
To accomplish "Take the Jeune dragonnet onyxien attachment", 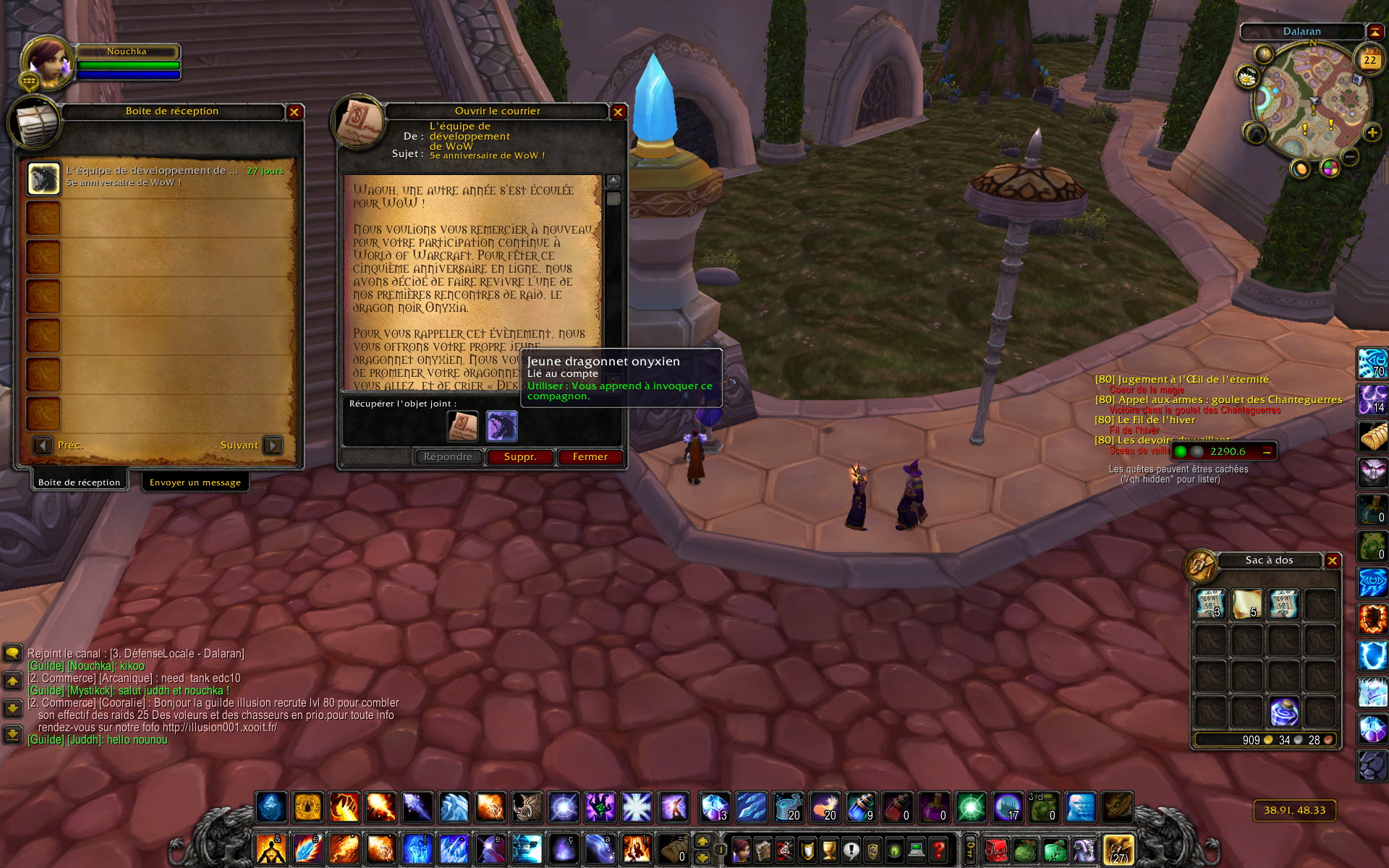I will pyautogui.click(x=501, y=426).
